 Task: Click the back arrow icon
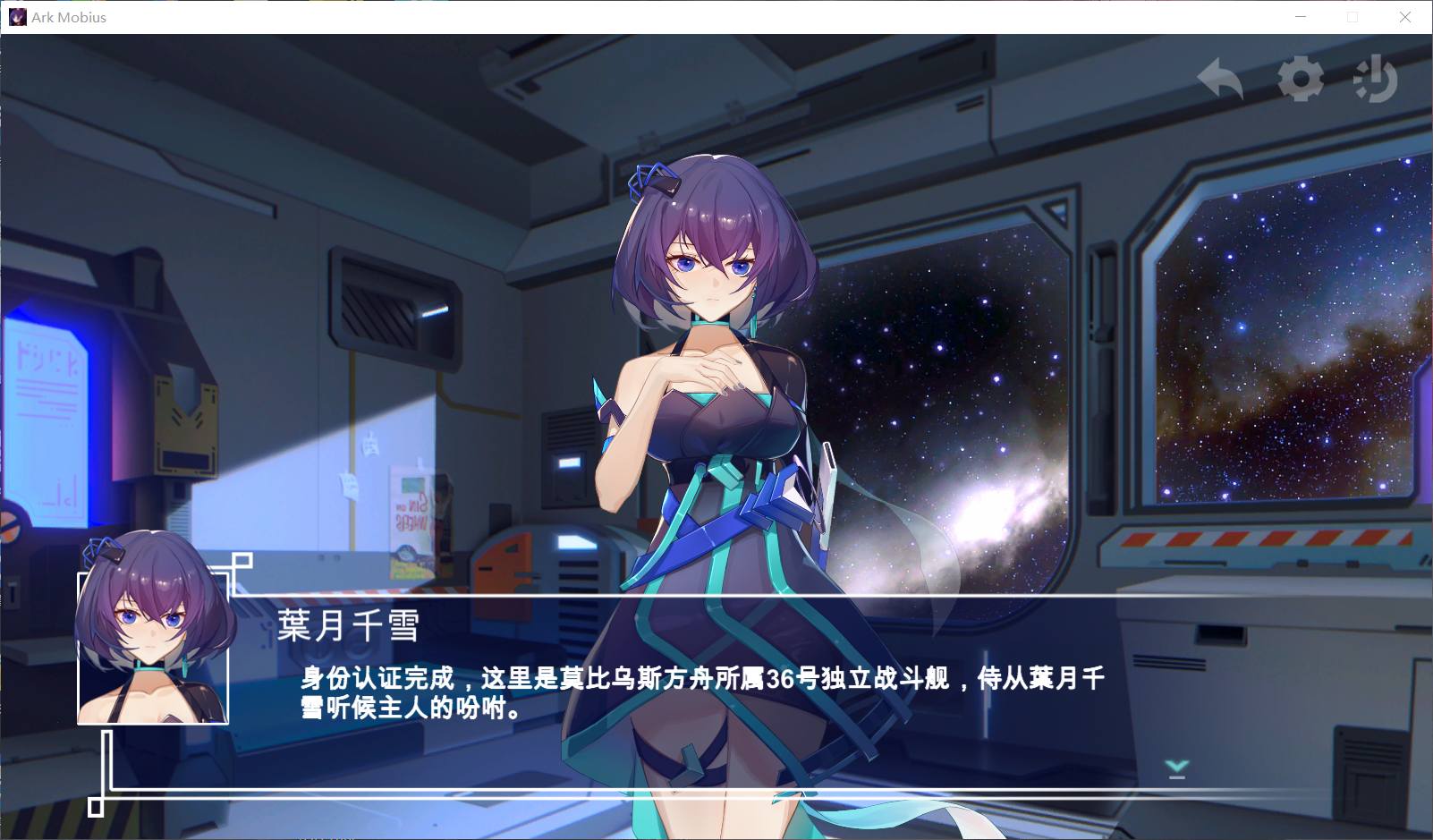coord(1220,80)
